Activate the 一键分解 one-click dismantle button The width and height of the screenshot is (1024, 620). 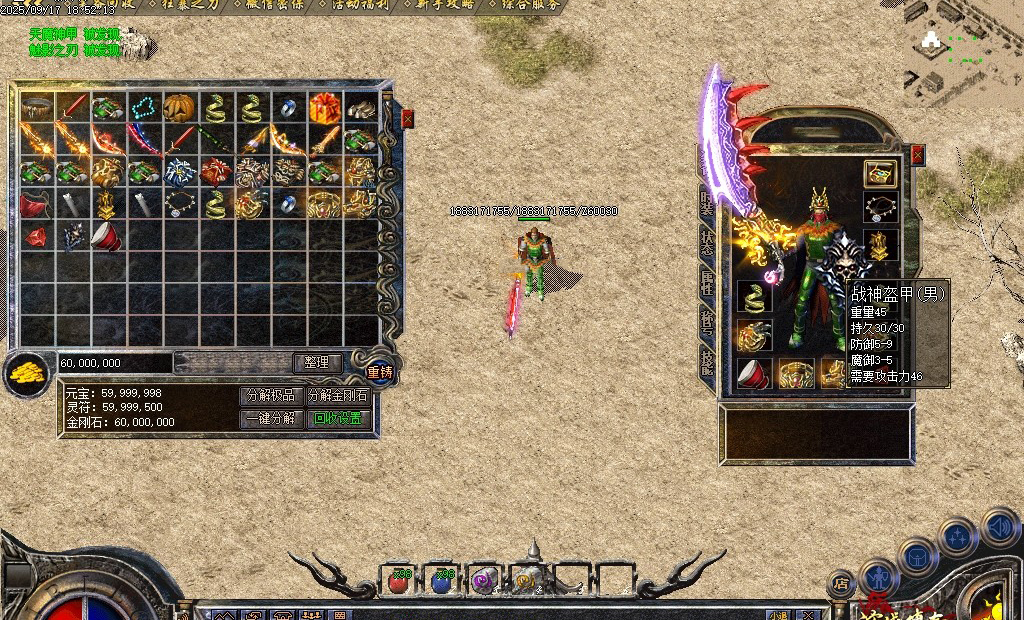click(272, 418)
